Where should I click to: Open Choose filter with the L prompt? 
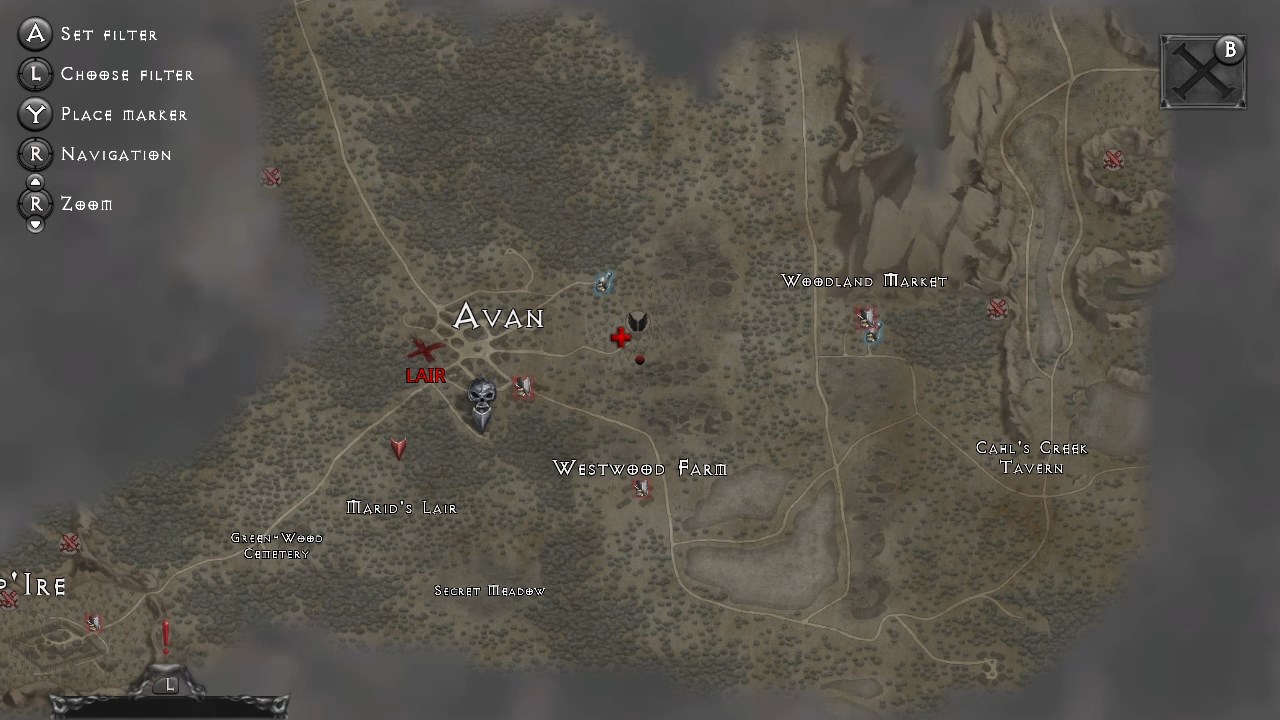35,74
